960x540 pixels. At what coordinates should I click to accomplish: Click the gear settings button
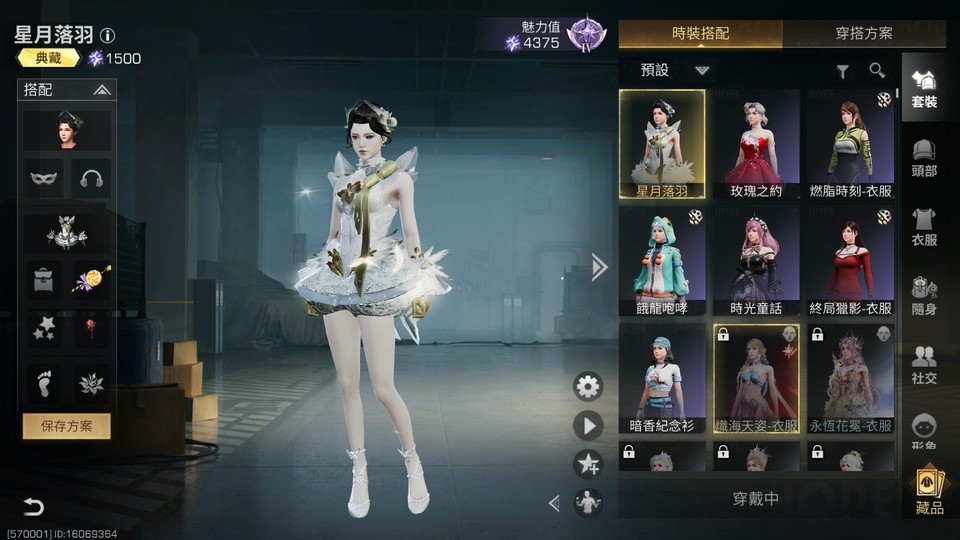click(588, 386)
